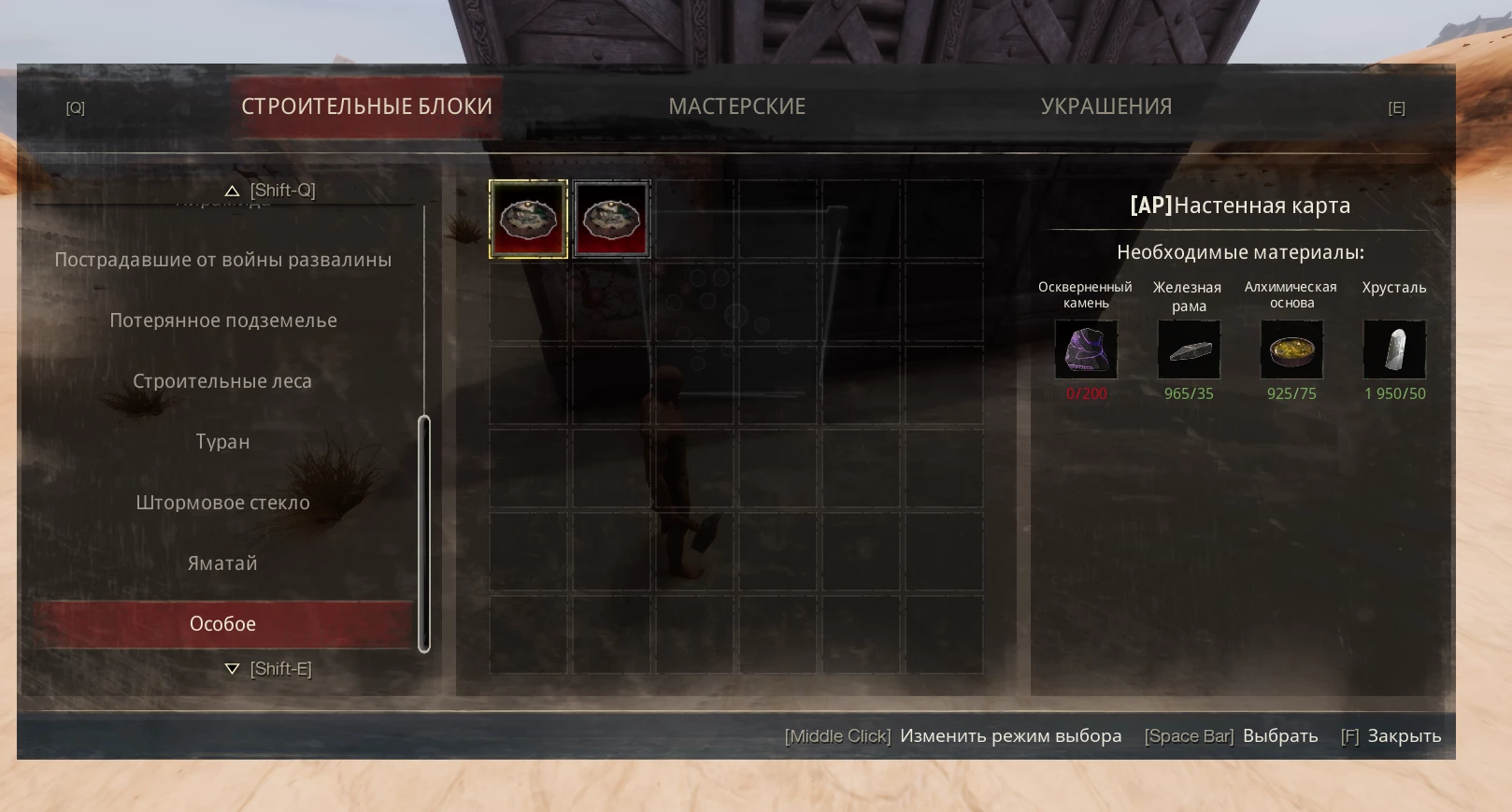This screenshot has height=812, width=1512.
Task: Pick the second wall map item
Action: tap(611, 220)
